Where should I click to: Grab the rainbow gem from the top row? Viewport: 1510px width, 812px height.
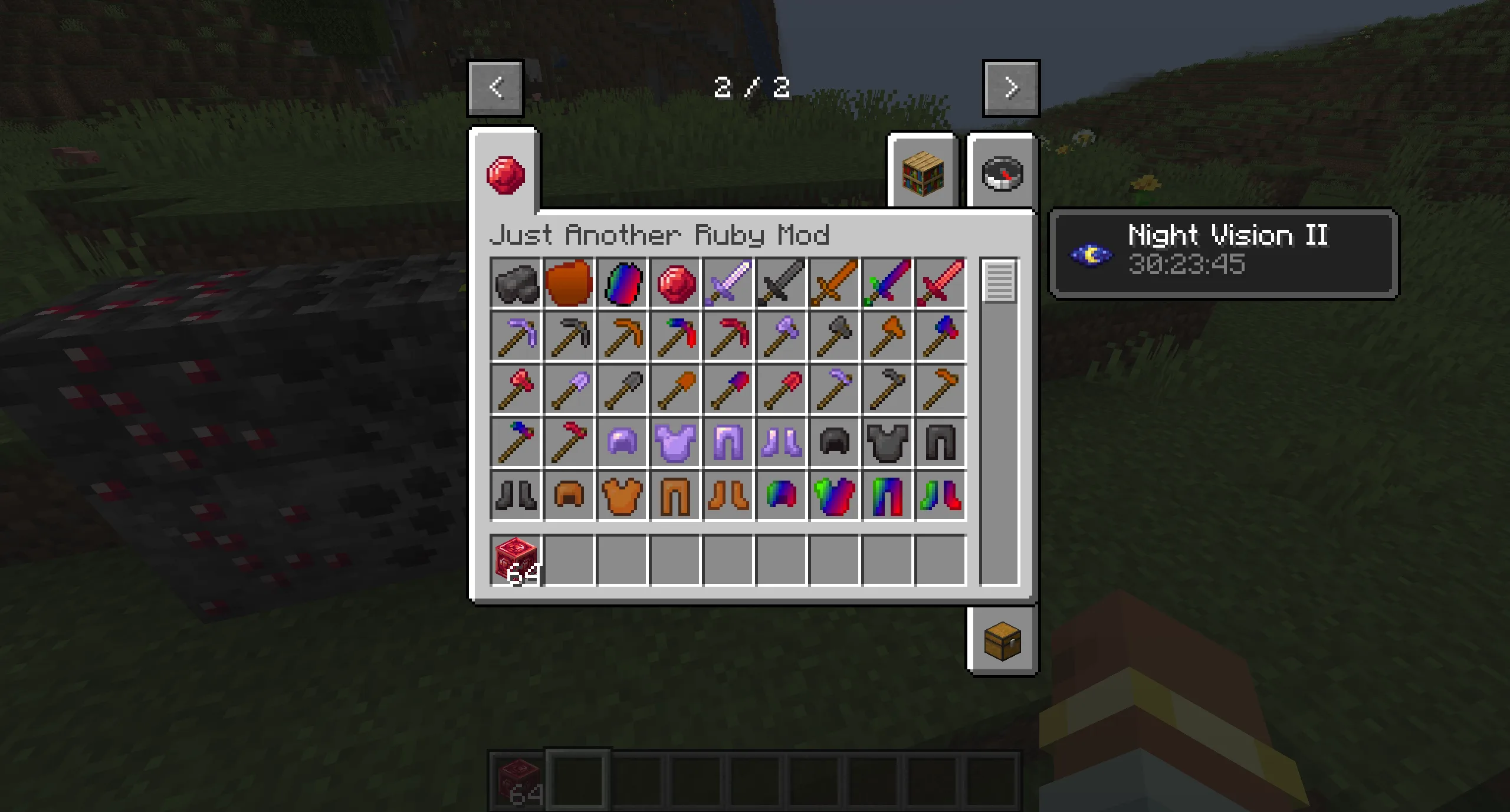621,283
